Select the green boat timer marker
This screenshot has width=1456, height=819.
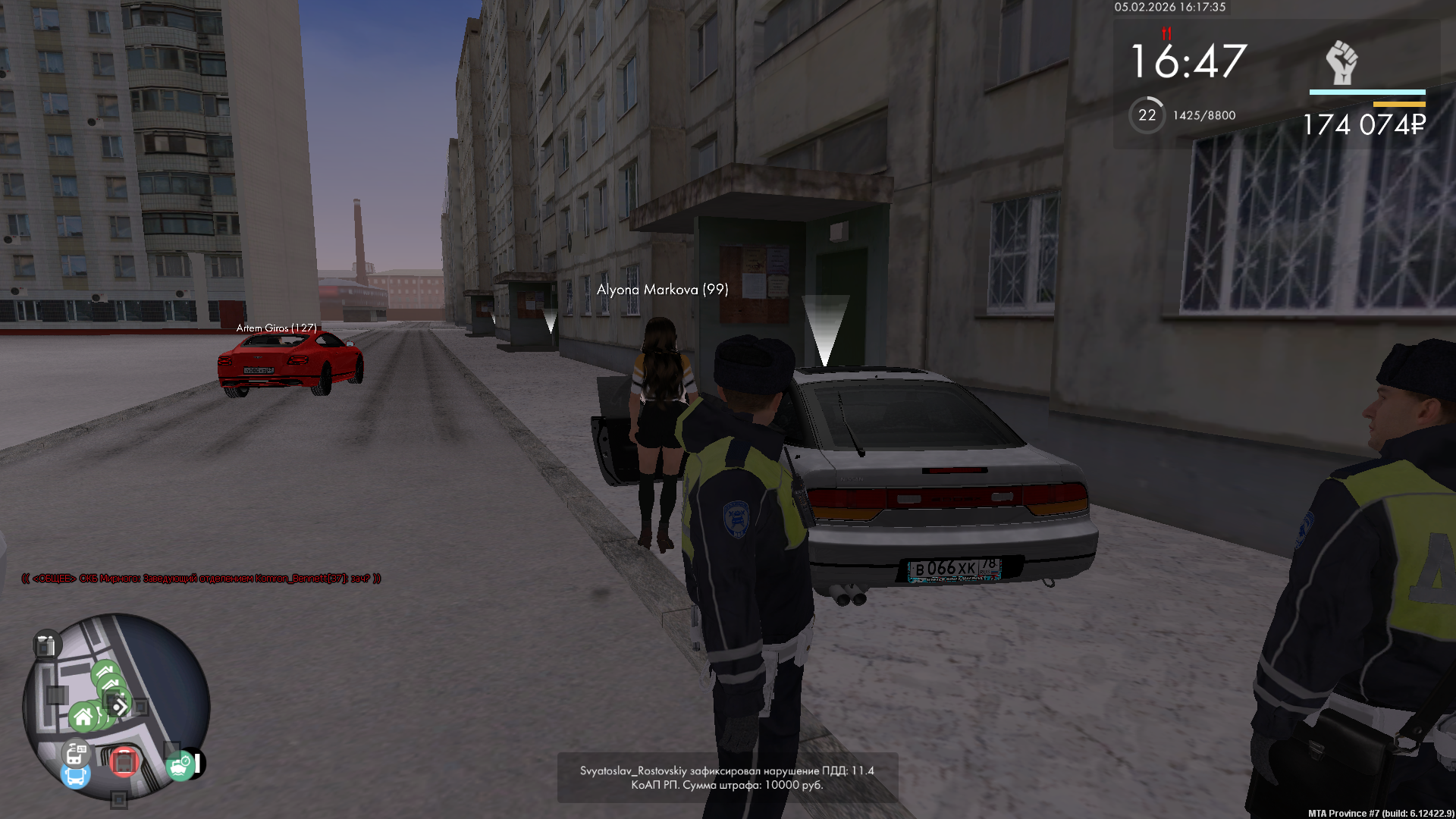pyautogui.click(x=180, y=766)
